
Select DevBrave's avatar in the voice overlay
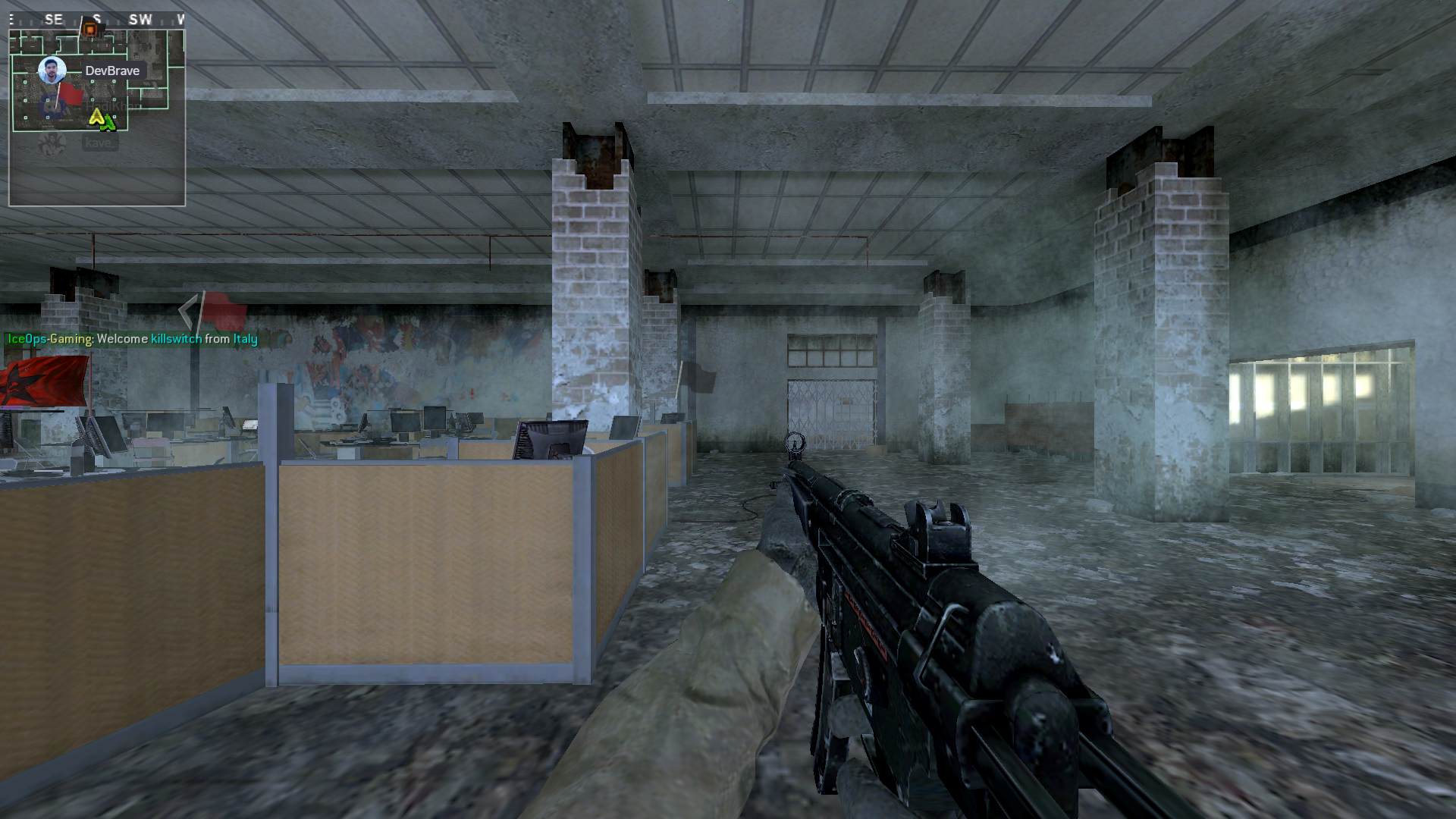click(52, 71)
